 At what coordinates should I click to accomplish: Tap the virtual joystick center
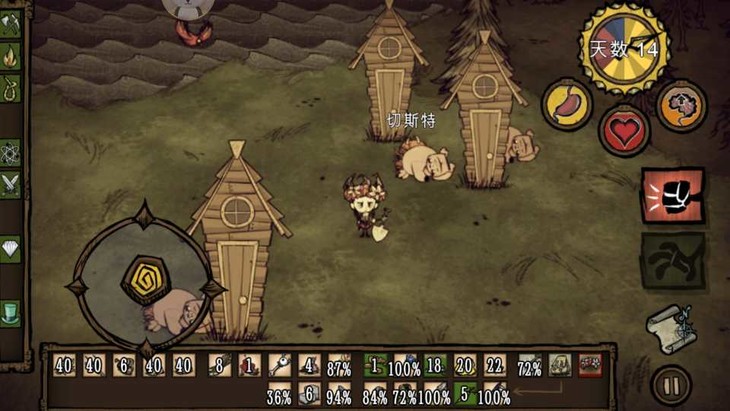click(143, 281)
